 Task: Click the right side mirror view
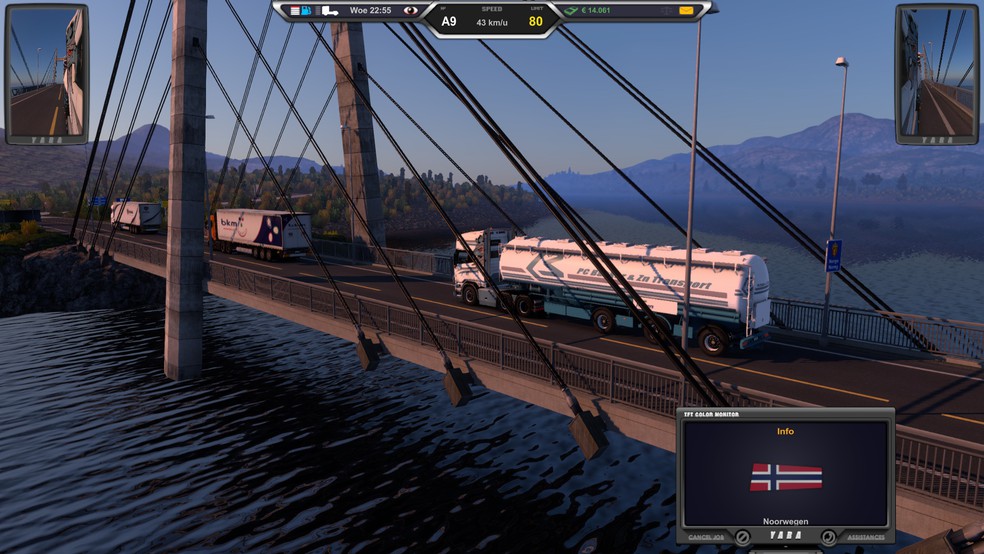[936, 73]
